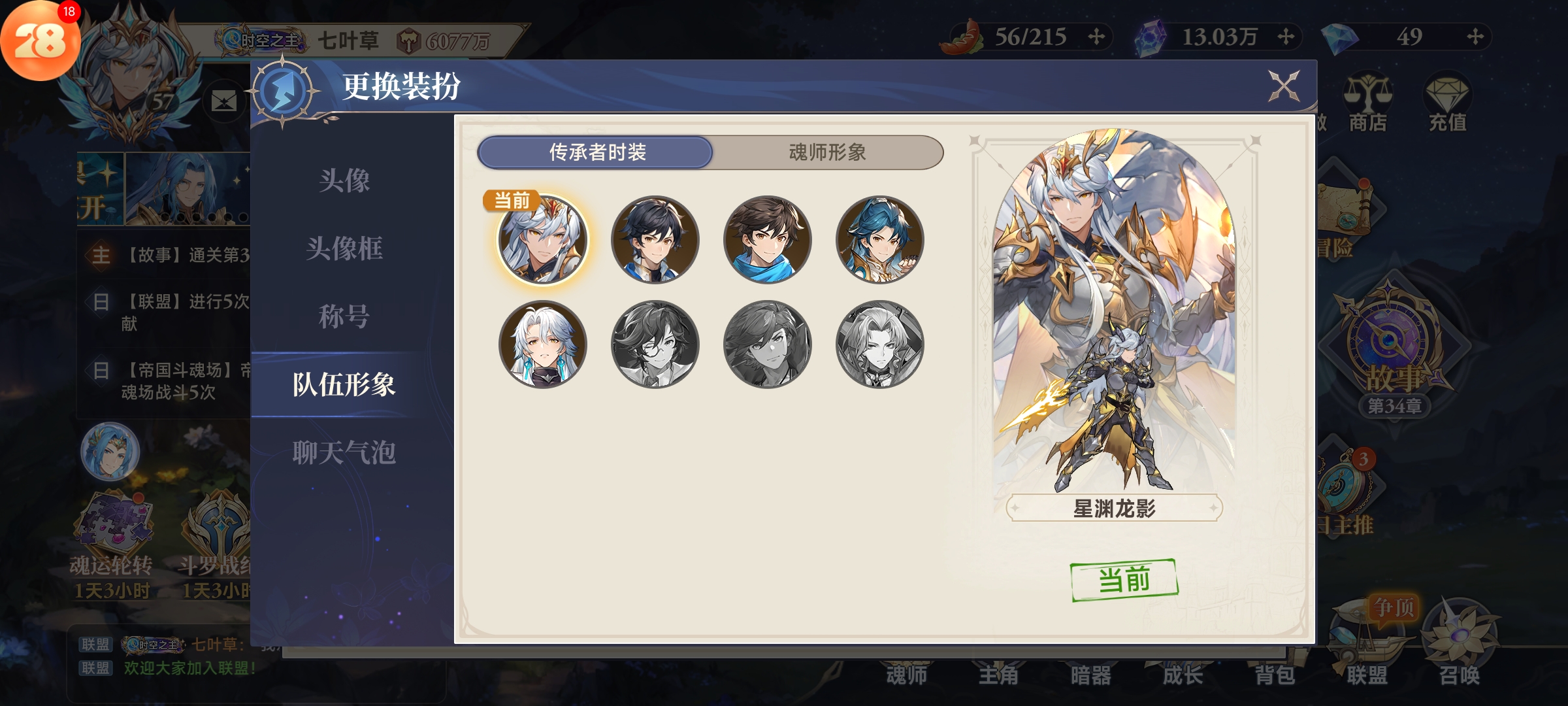Open the 头像 avatar category

[344, 180]
